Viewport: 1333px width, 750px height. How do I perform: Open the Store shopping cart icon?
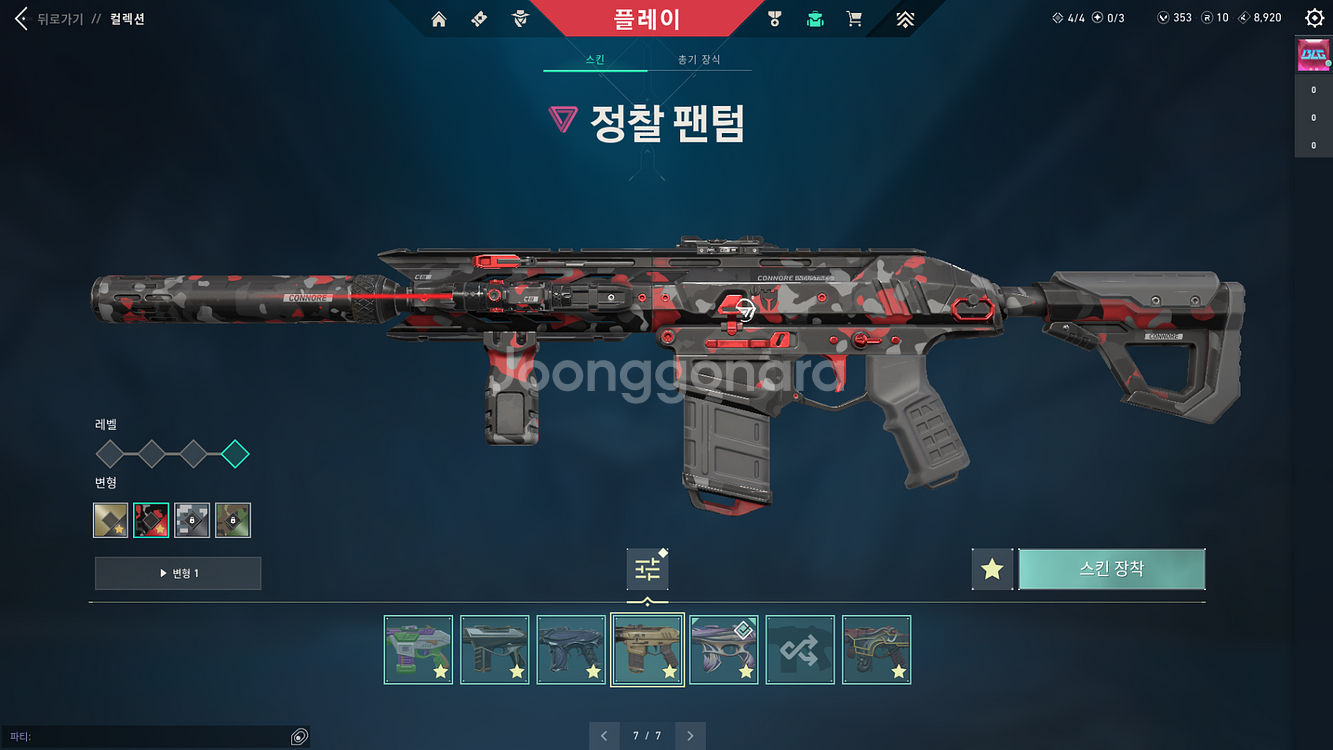(x=854, y=17)
